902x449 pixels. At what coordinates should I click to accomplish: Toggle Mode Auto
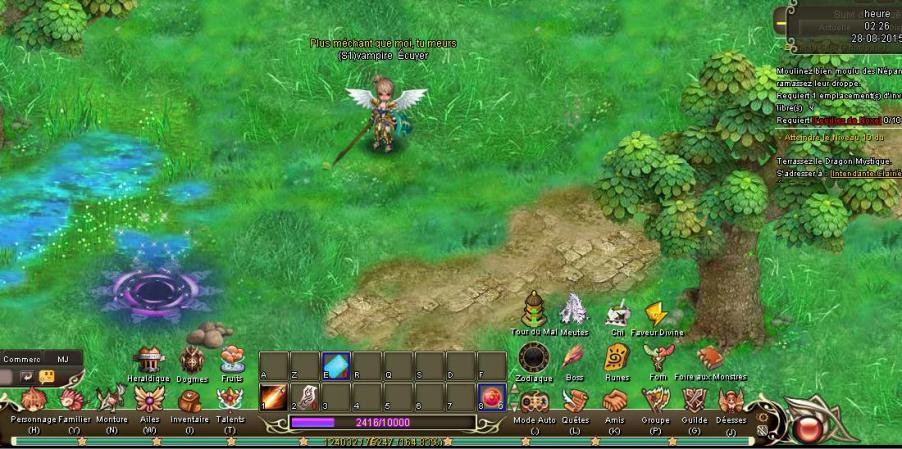(x=533, y=402)
